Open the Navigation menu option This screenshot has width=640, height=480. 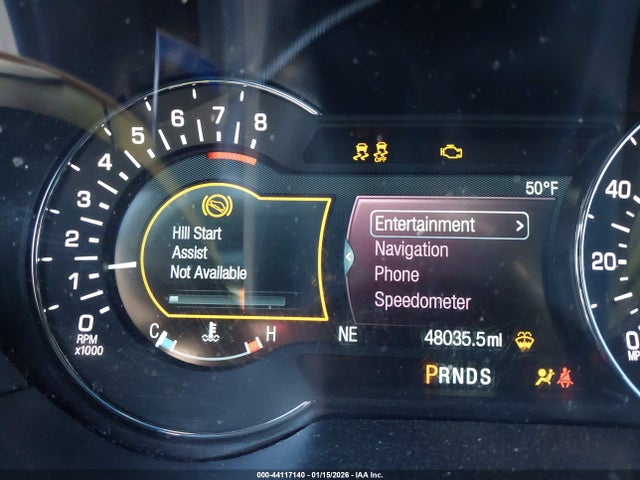click(411, 250)
